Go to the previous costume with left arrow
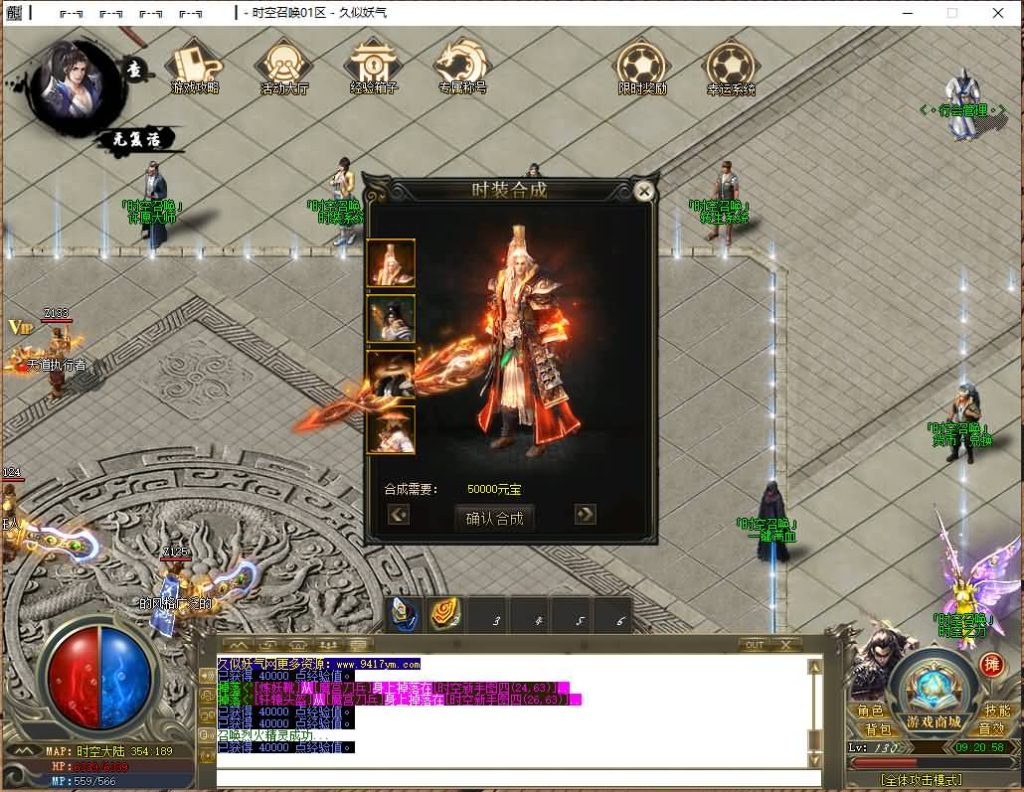 399,514
